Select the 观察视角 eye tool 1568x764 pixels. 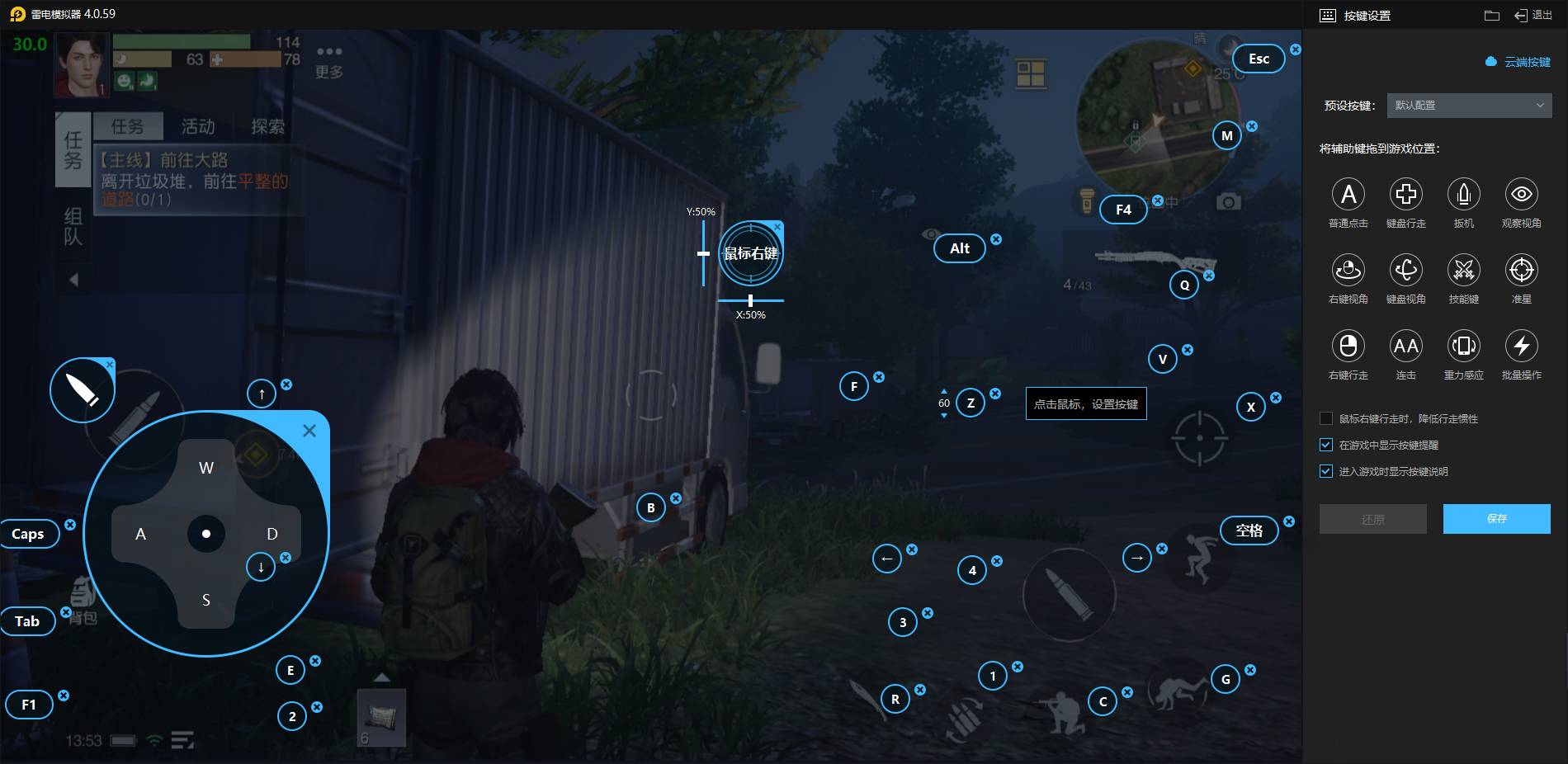1522,195
